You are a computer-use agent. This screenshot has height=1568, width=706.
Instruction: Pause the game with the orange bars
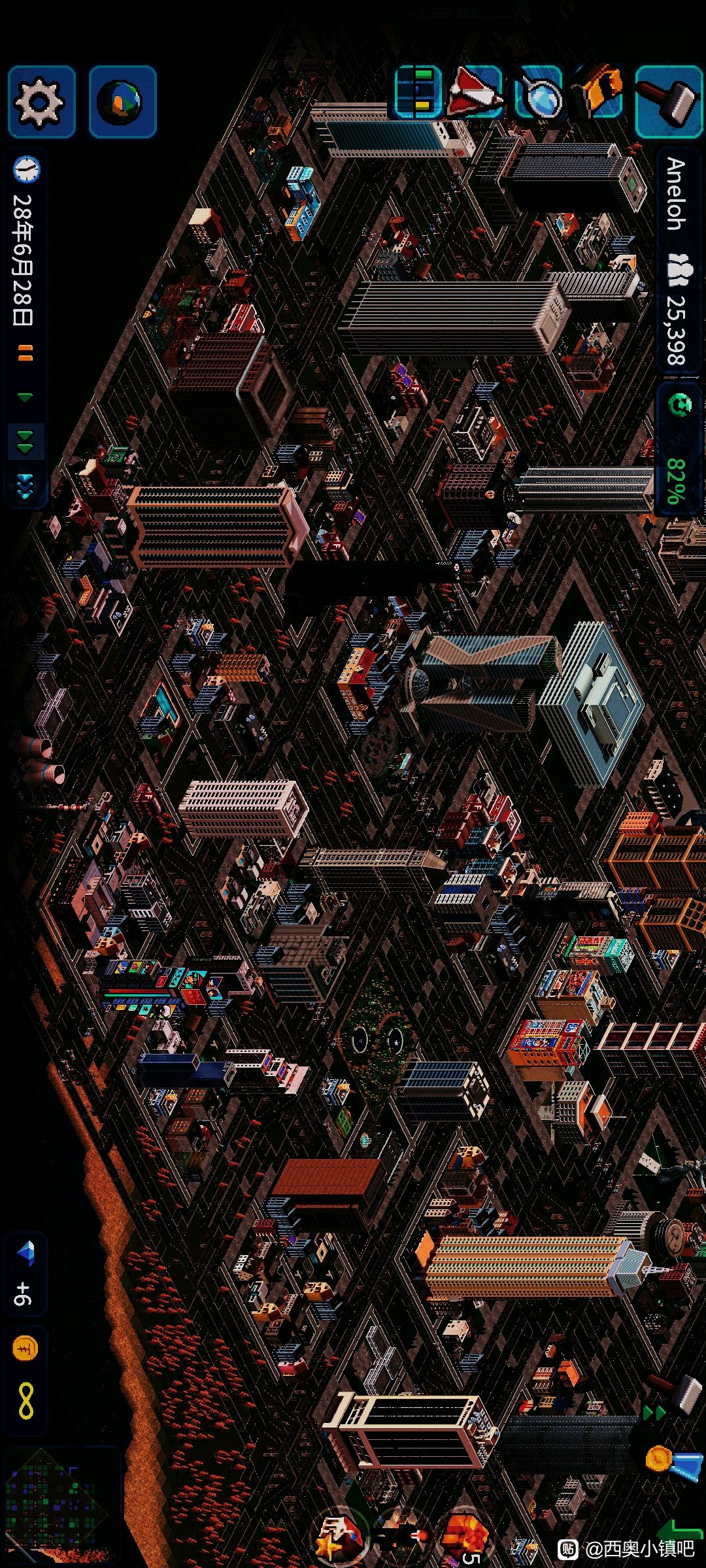coord(25,355)
